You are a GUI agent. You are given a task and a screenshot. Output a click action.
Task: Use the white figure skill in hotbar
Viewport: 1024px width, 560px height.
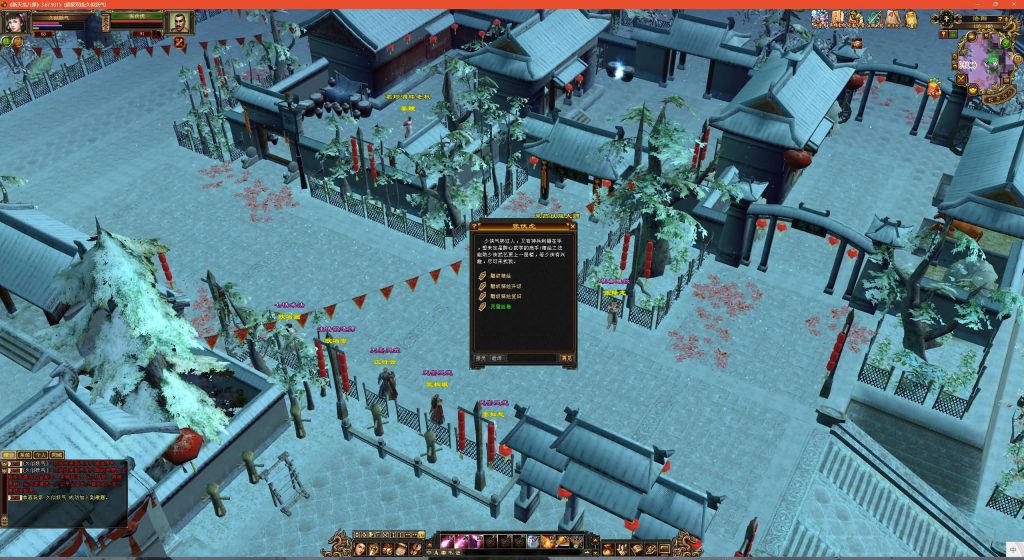click(534, 542)
